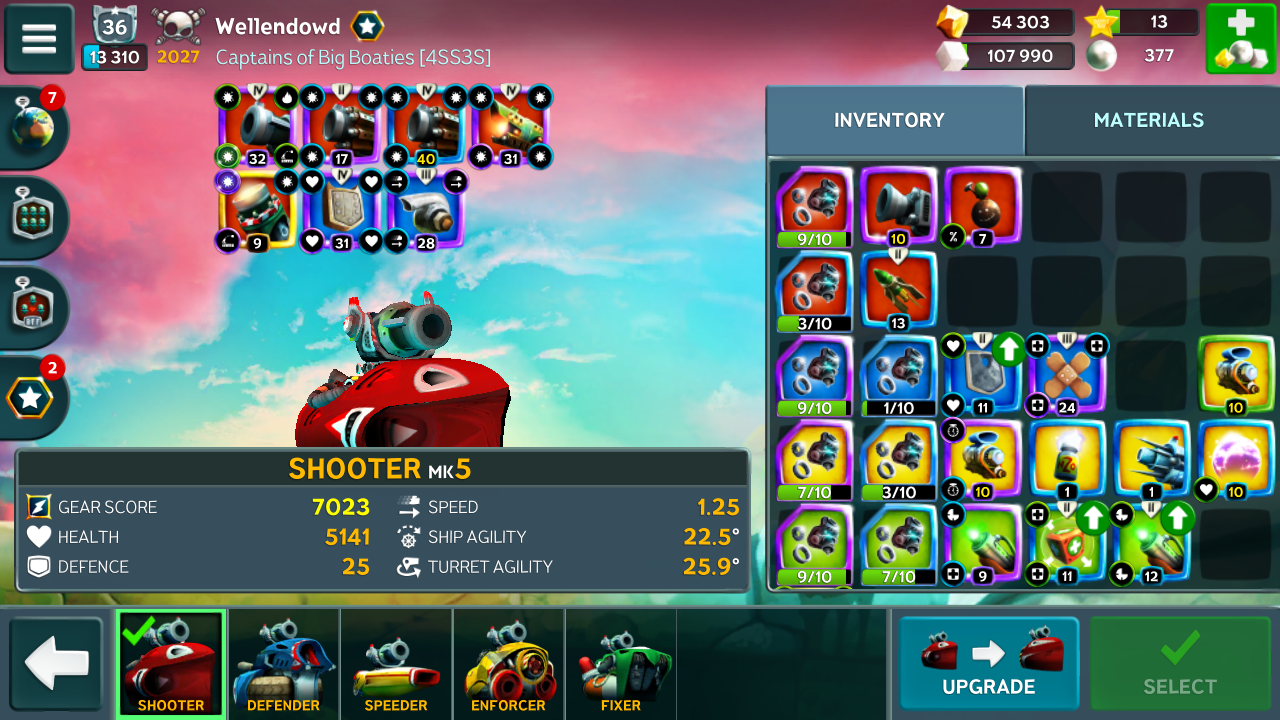Switch to the Fixer ship
The height and width of the screenshot is (720, 1280).
pos(621,665)
